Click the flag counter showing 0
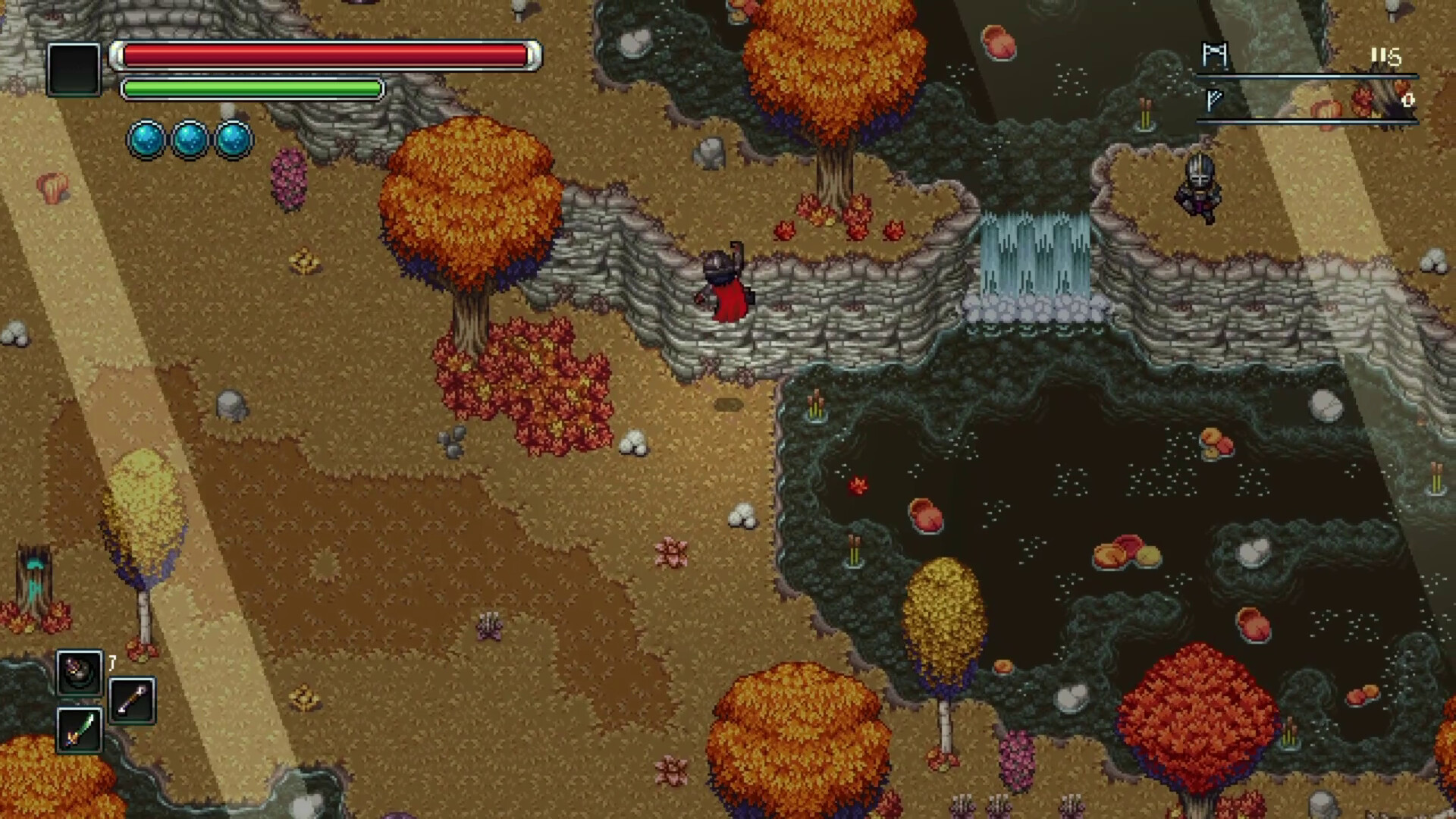 tap(1409, 99)
